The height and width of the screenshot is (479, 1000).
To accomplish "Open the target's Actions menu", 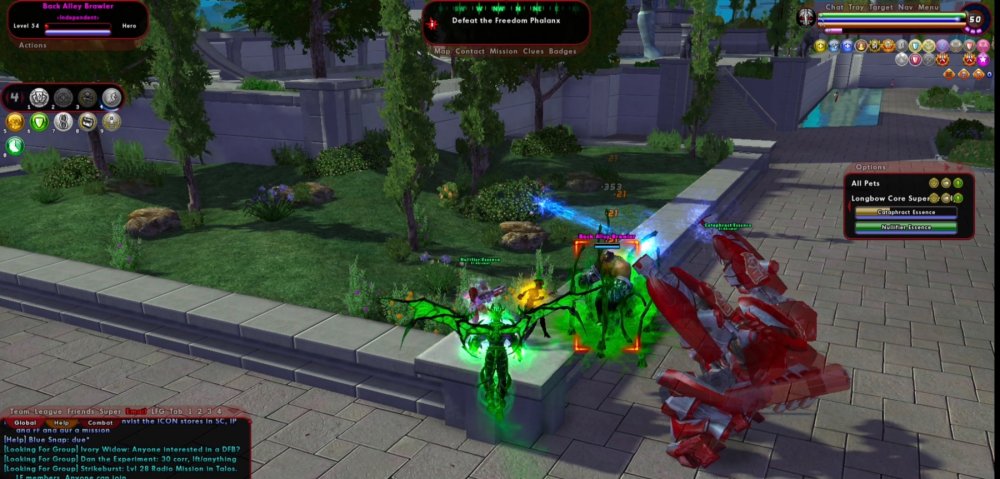I will [33, 45].
